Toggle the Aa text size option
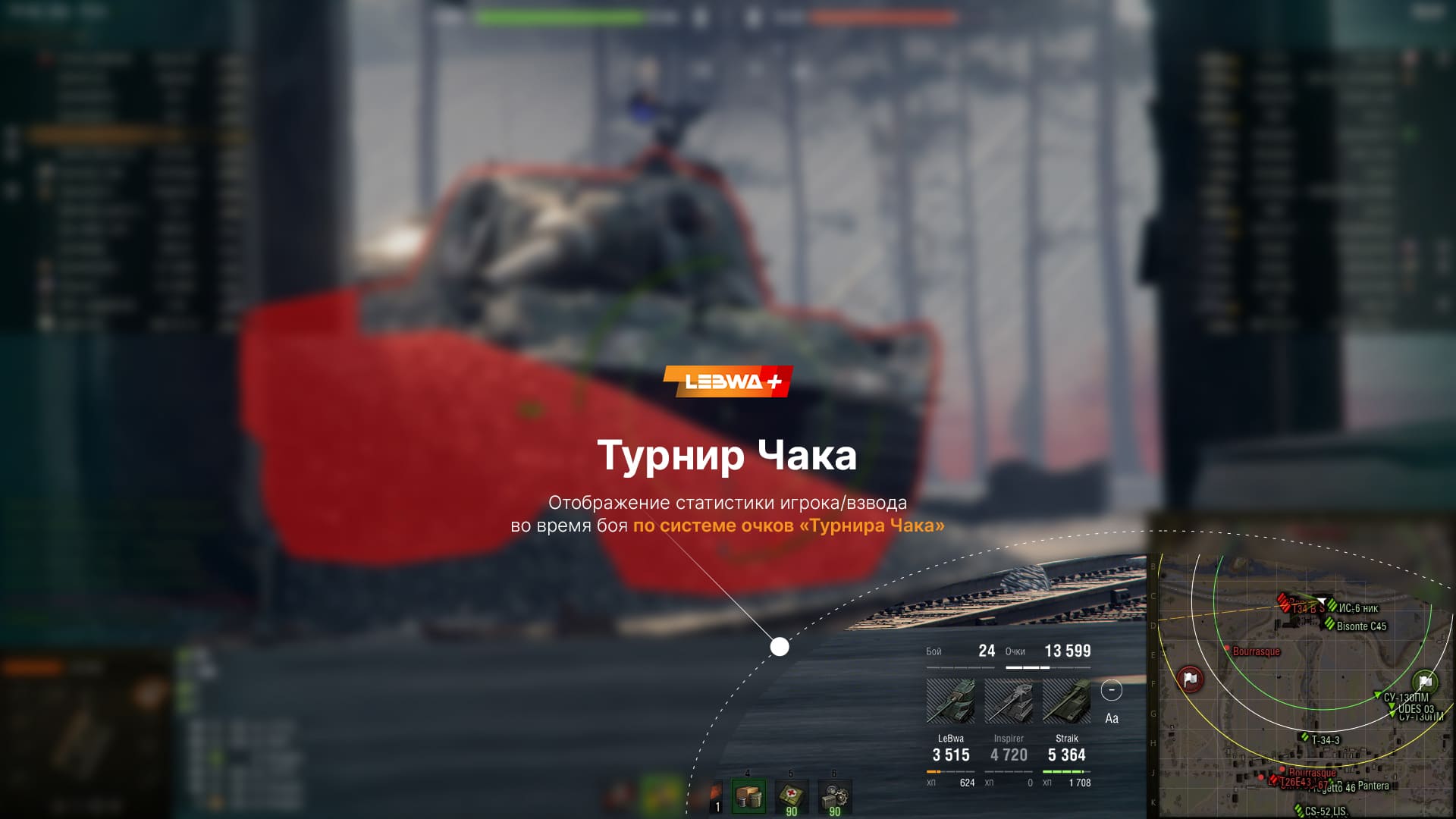 point(1112,718)
